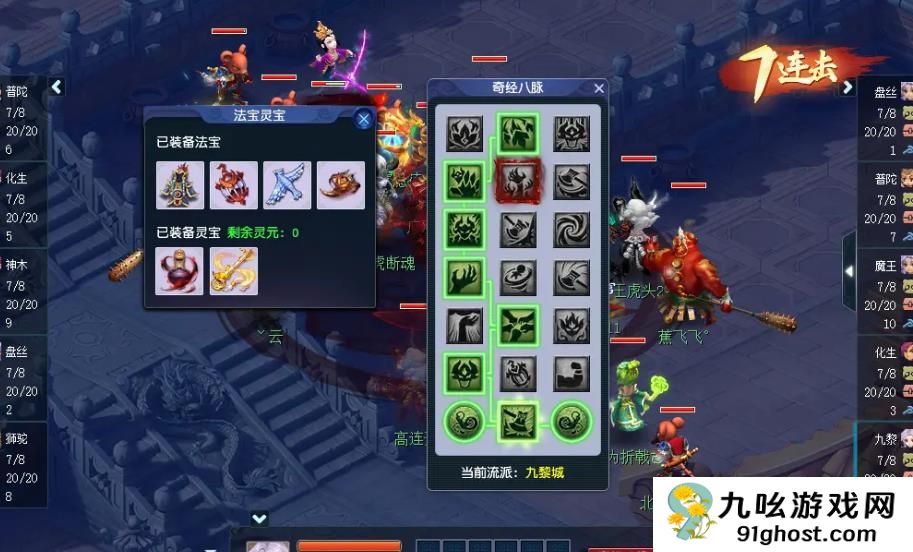Choose the 魔王 player in right team list

(886, 288)
